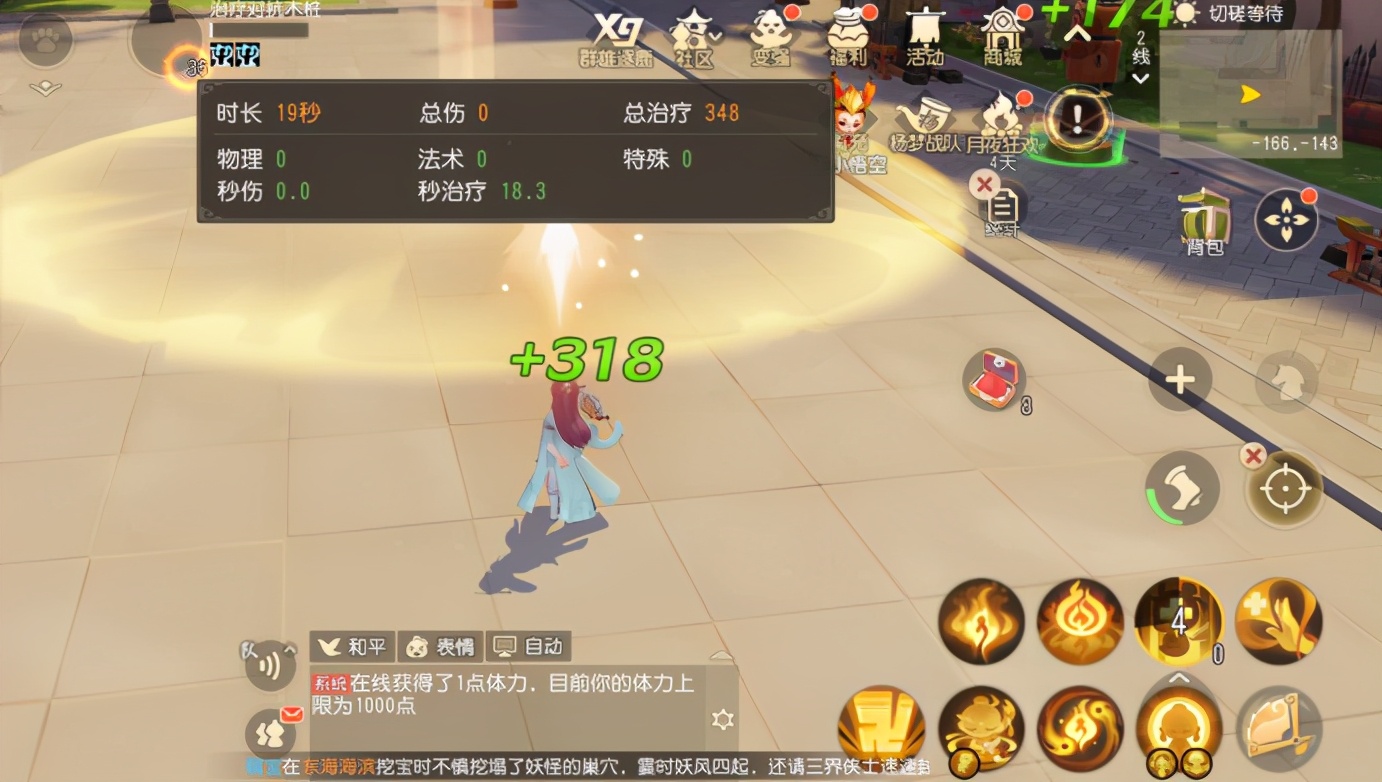Click the monster health bar at top left
Viewport: 1382px width, 782px height.
point(262,28)
